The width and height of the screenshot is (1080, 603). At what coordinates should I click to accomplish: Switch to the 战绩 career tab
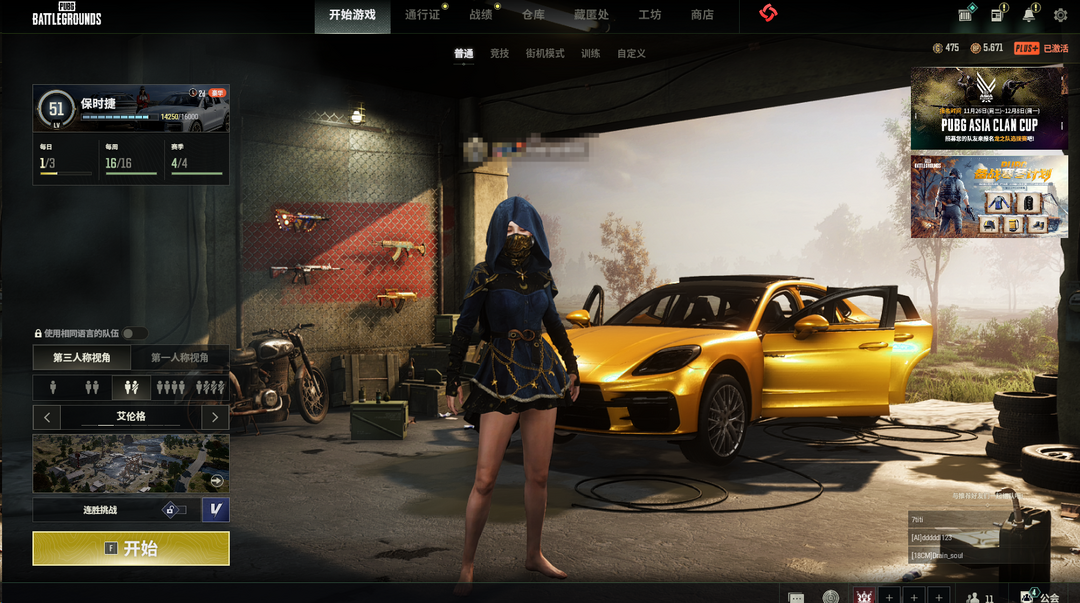(481, 15)
